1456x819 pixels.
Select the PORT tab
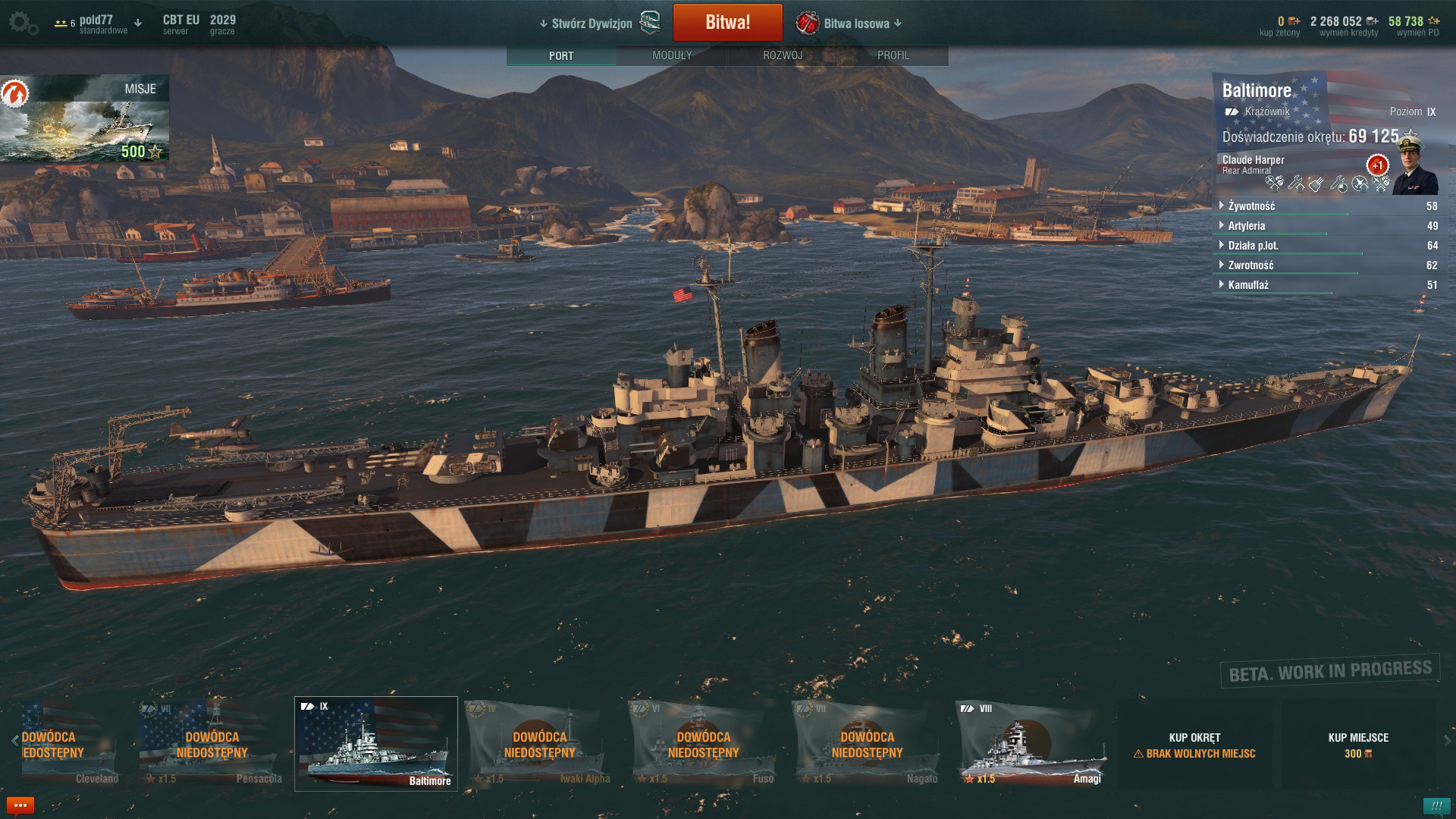[x=561, y=55]
